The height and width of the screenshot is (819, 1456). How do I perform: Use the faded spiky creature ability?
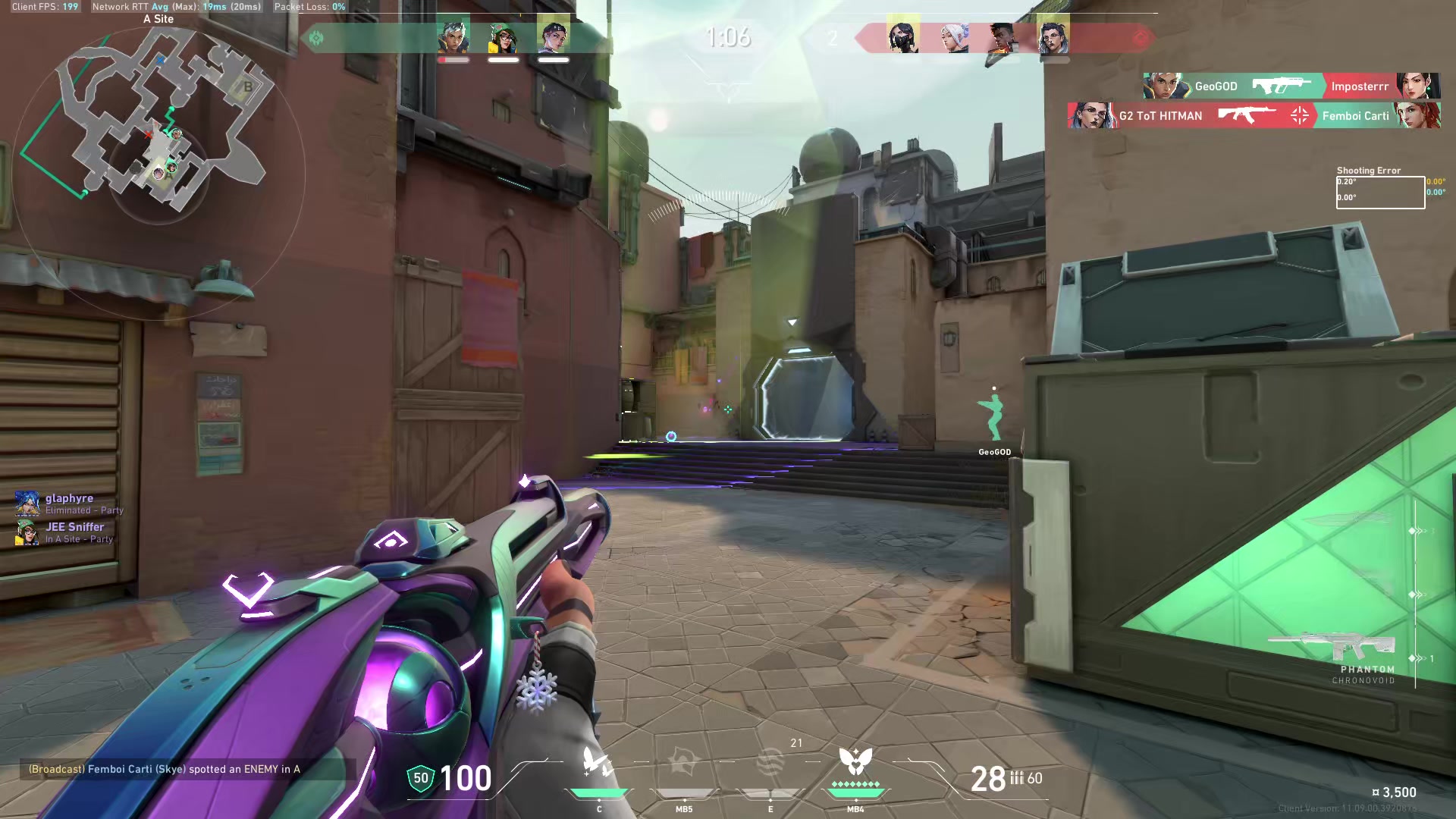point(684,763)
